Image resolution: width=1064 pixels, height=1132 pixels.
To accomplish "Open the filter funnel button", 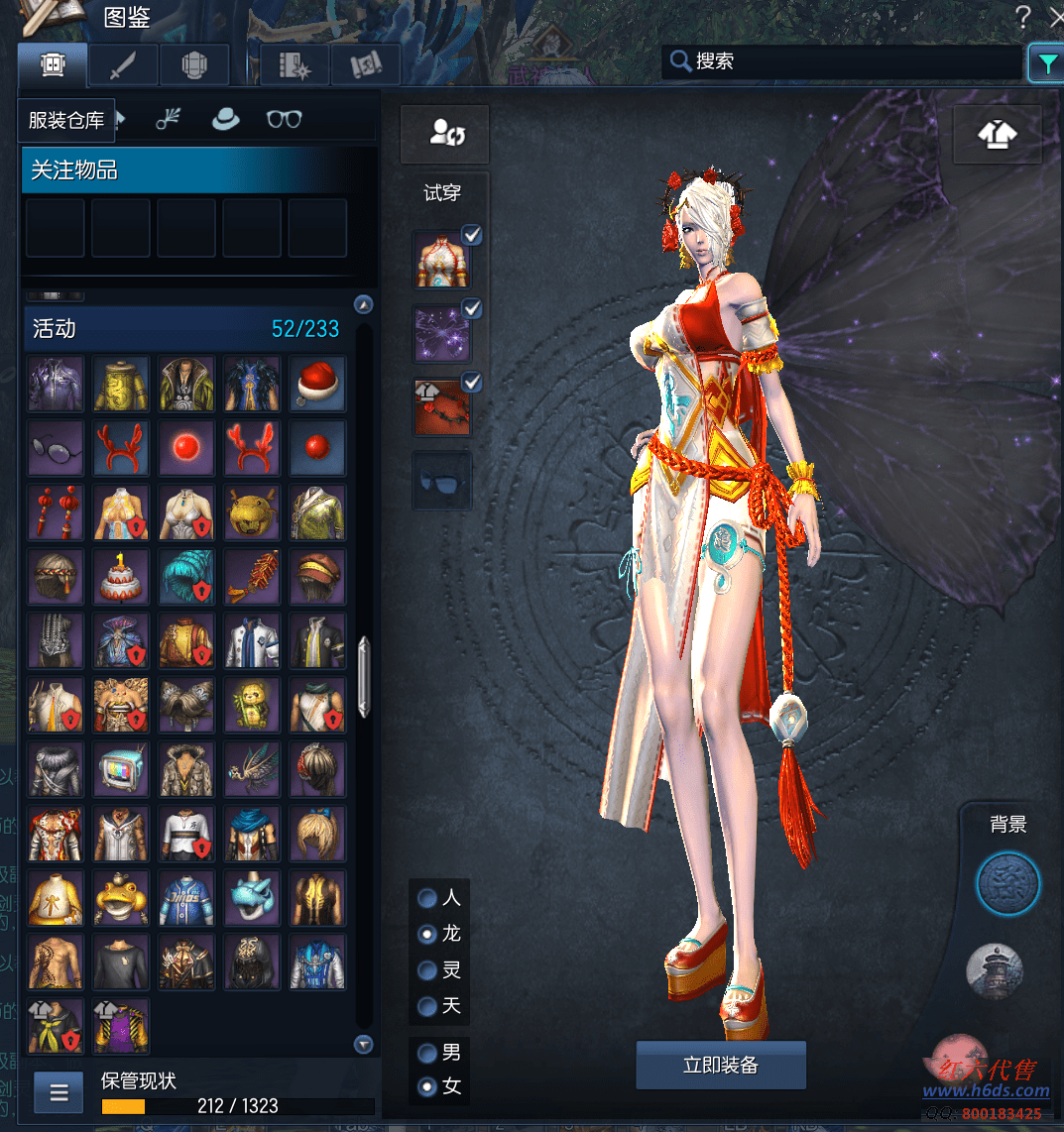I will 1046,63.
